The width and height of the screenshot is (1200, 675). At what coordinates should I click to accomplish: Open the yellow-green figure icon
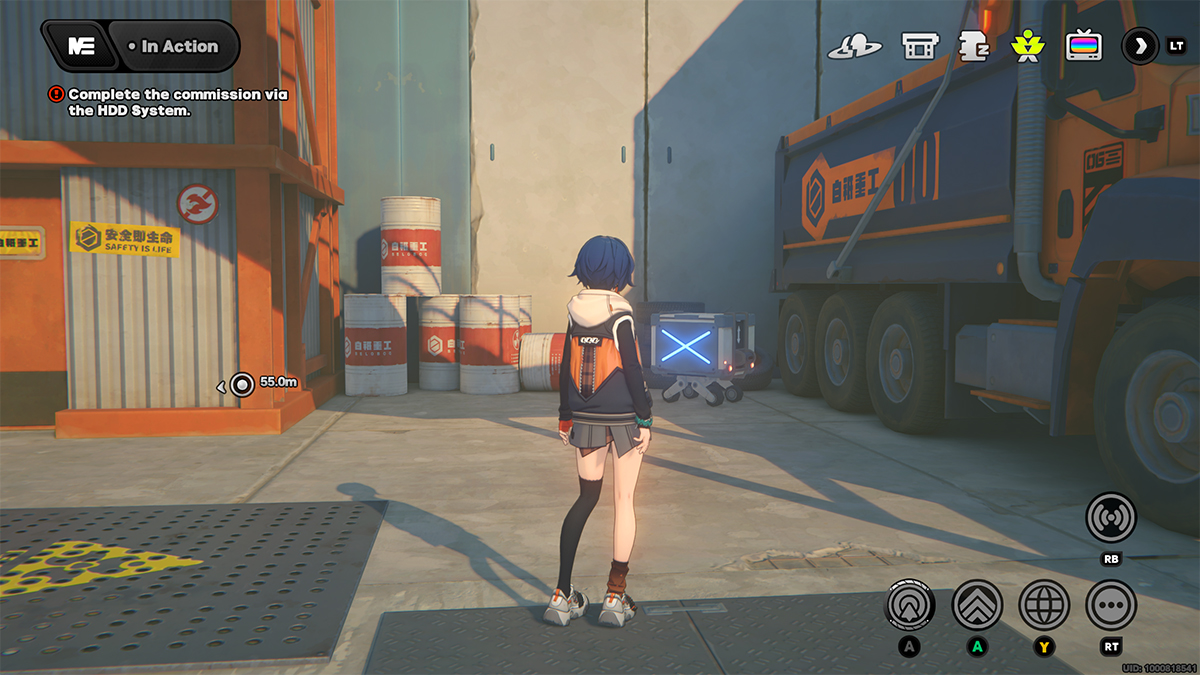pyautogui.click(x=1026, y=46)
